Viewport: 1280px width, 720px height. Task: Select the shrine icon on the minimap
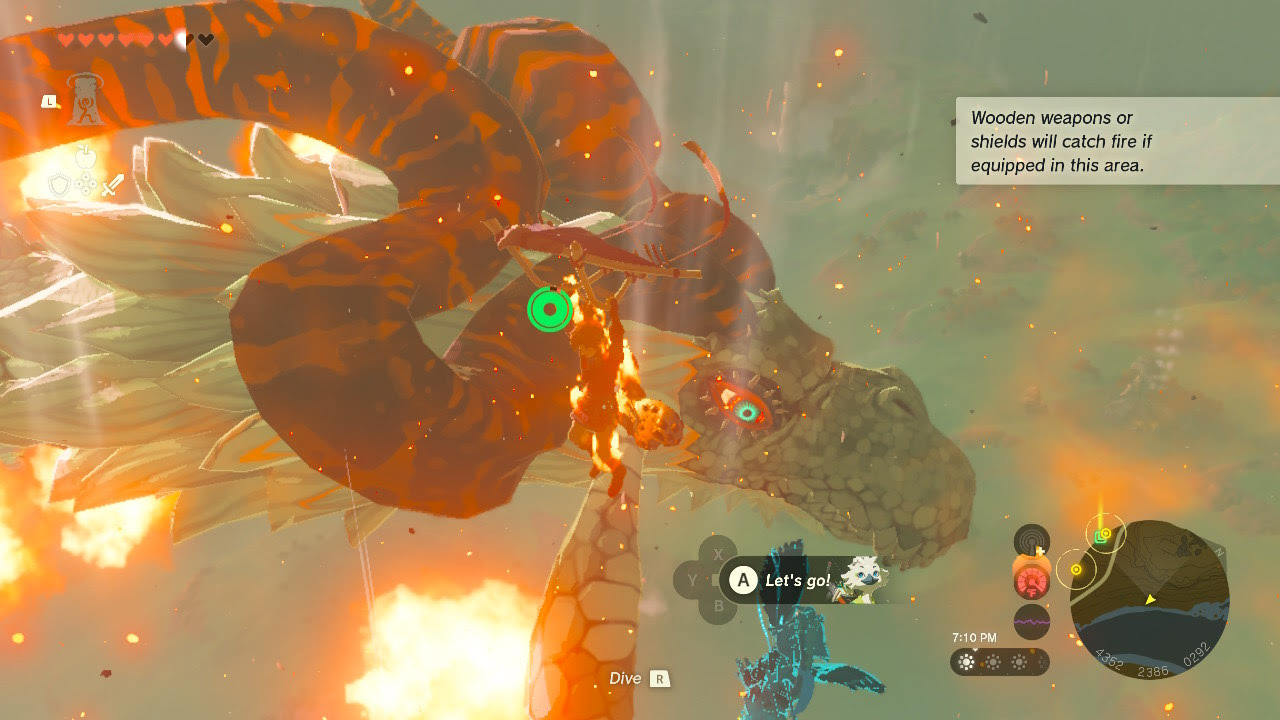[1099, 536]
